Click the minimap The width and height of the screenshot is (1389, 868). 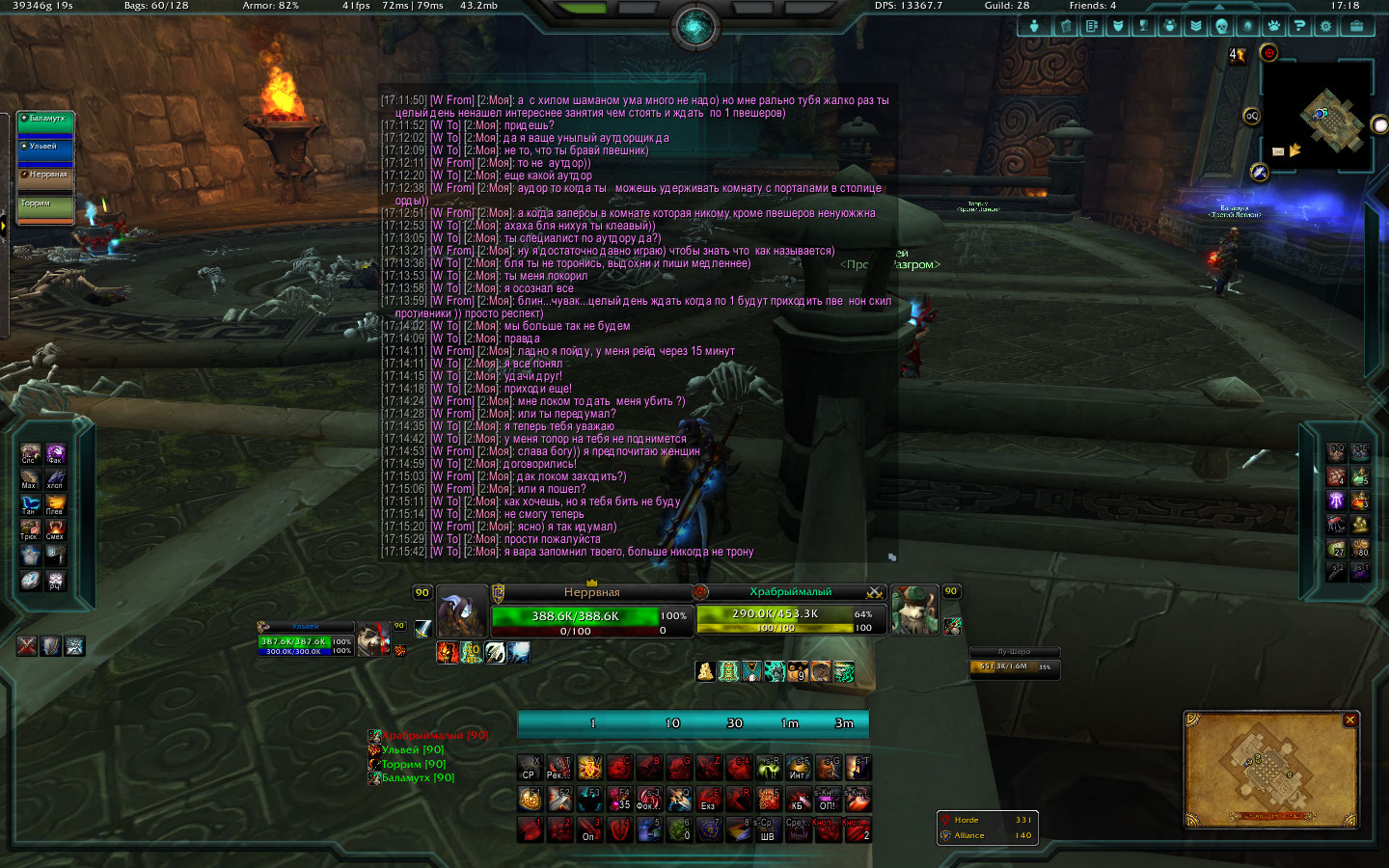click(1318, 118)
